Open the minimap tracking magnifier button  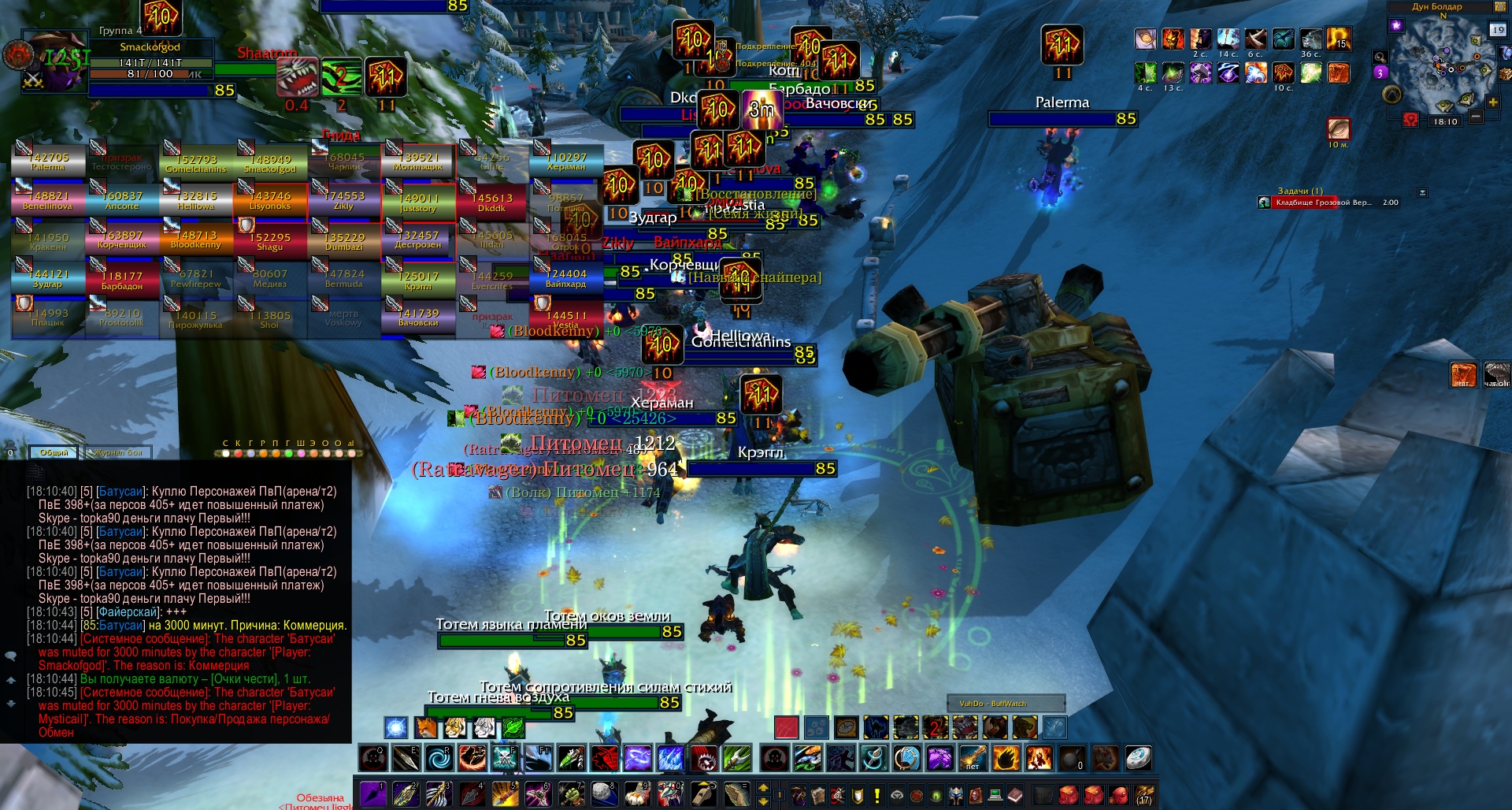1380,57
